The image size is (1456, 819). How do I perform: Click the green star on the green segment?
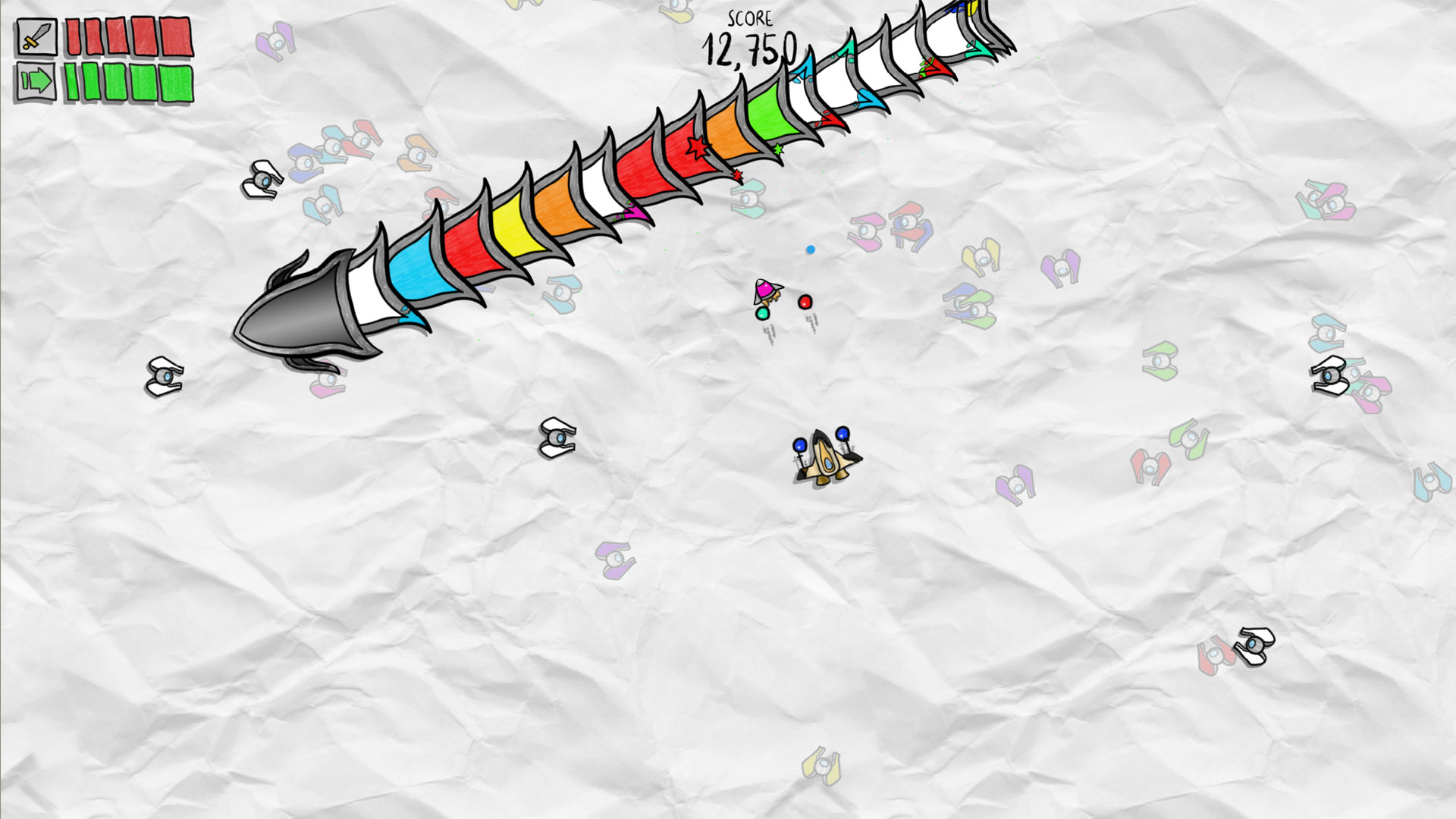778,149
